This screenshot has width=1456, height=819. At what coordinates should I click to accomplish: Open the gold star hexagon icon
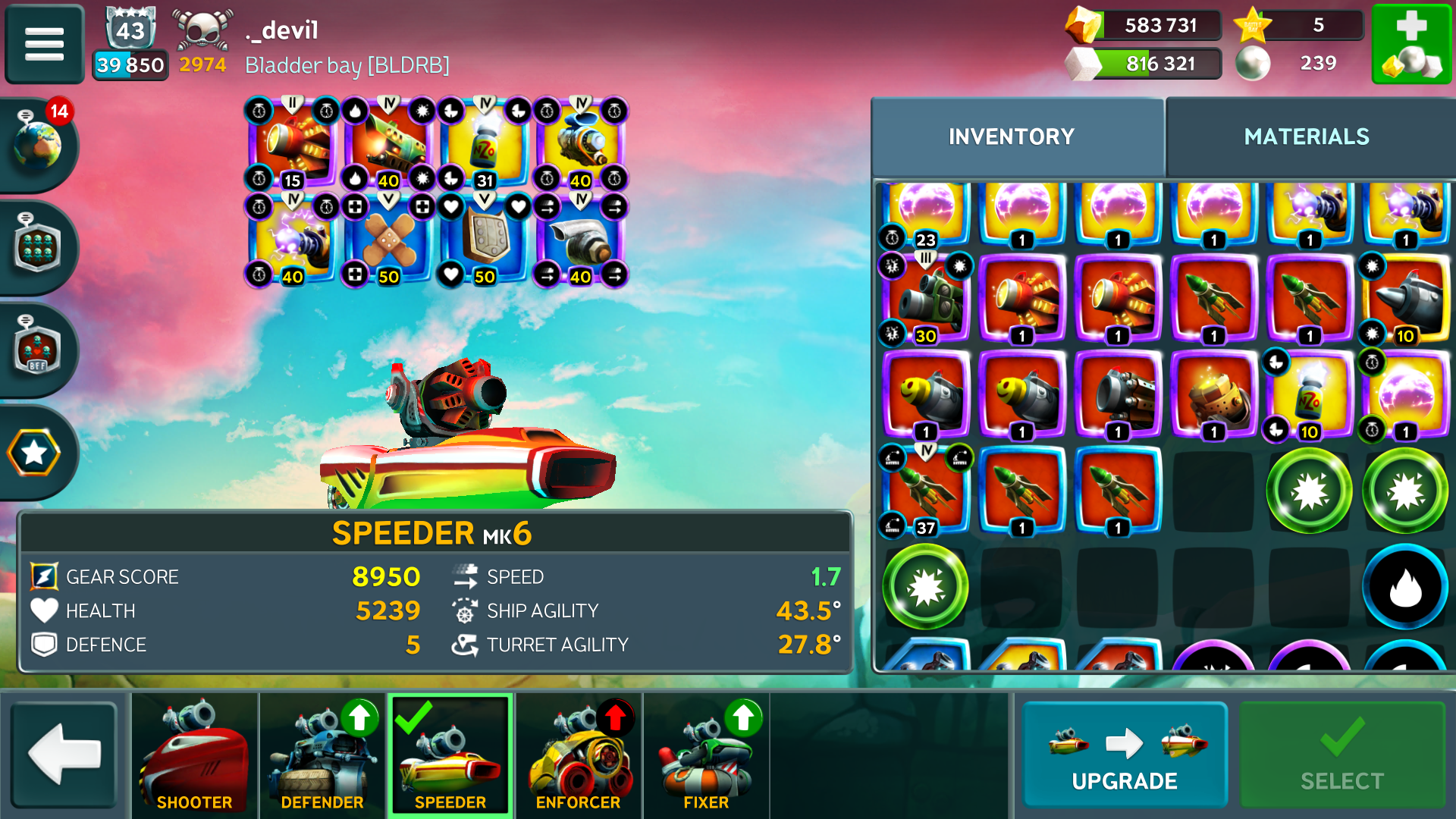[34, 453]
